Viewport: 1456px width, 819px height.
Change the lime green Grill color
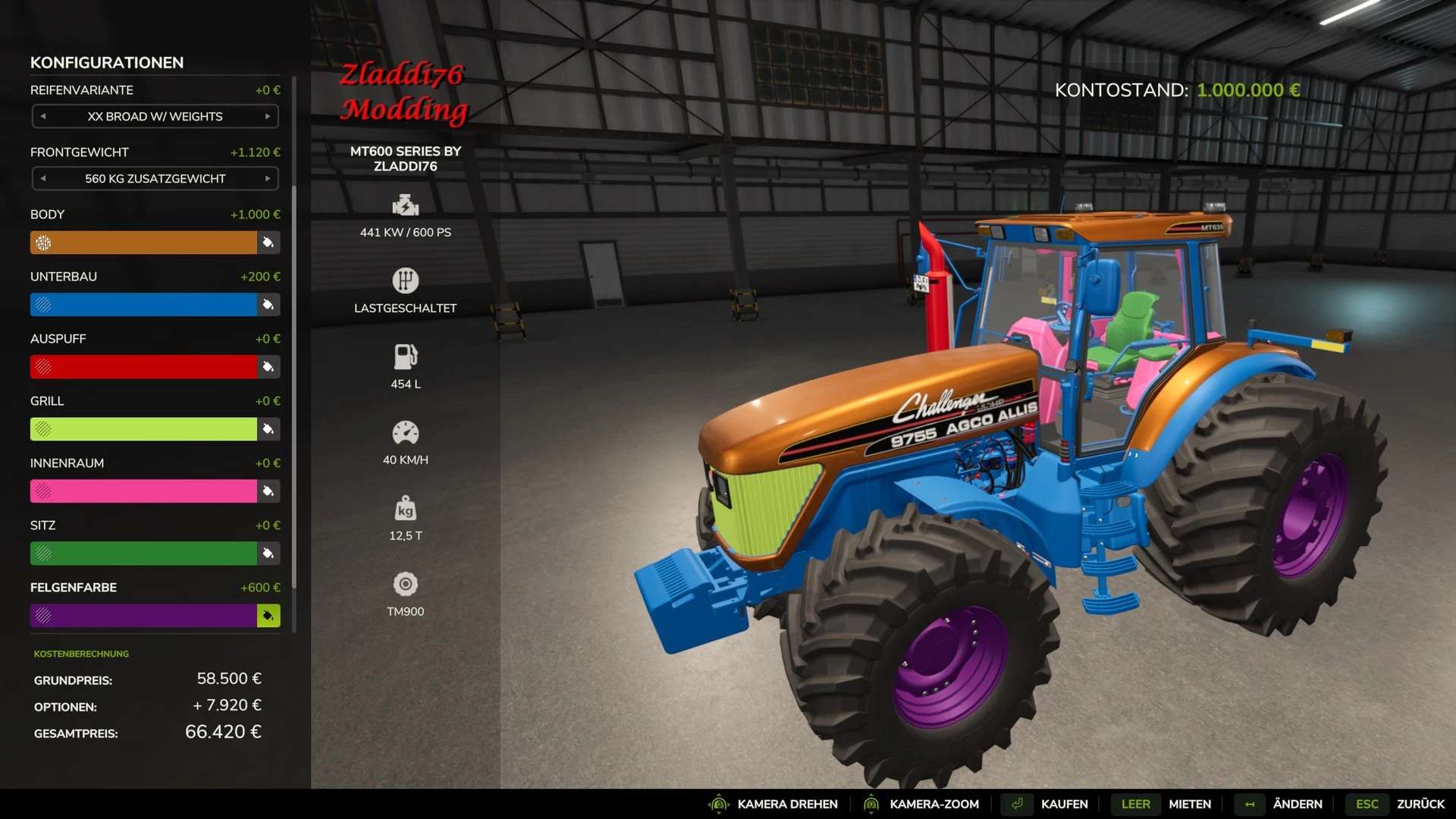click(268, 429)
